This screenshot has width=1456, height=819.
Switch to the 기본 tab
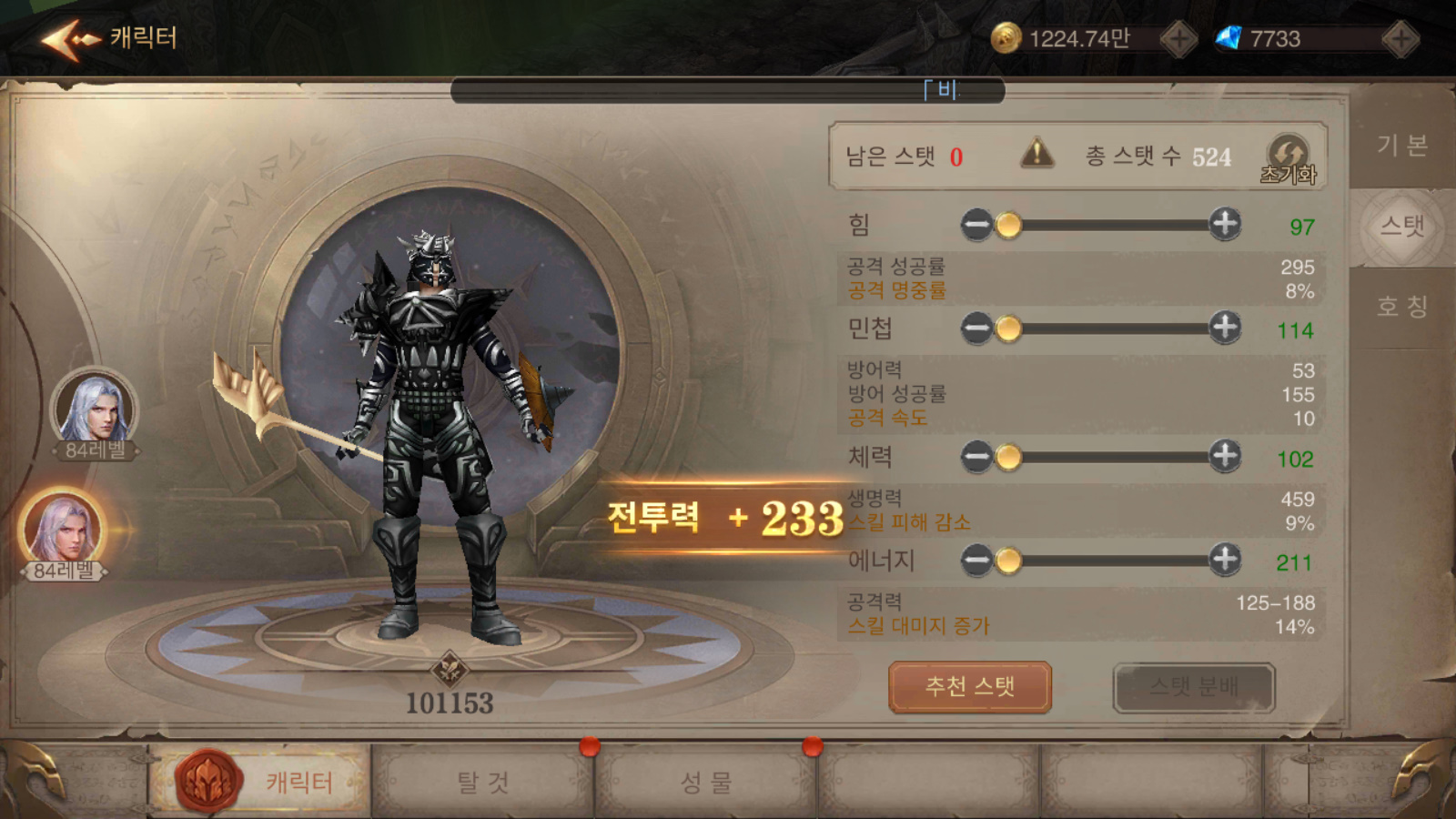click(x=1402, y=146)
